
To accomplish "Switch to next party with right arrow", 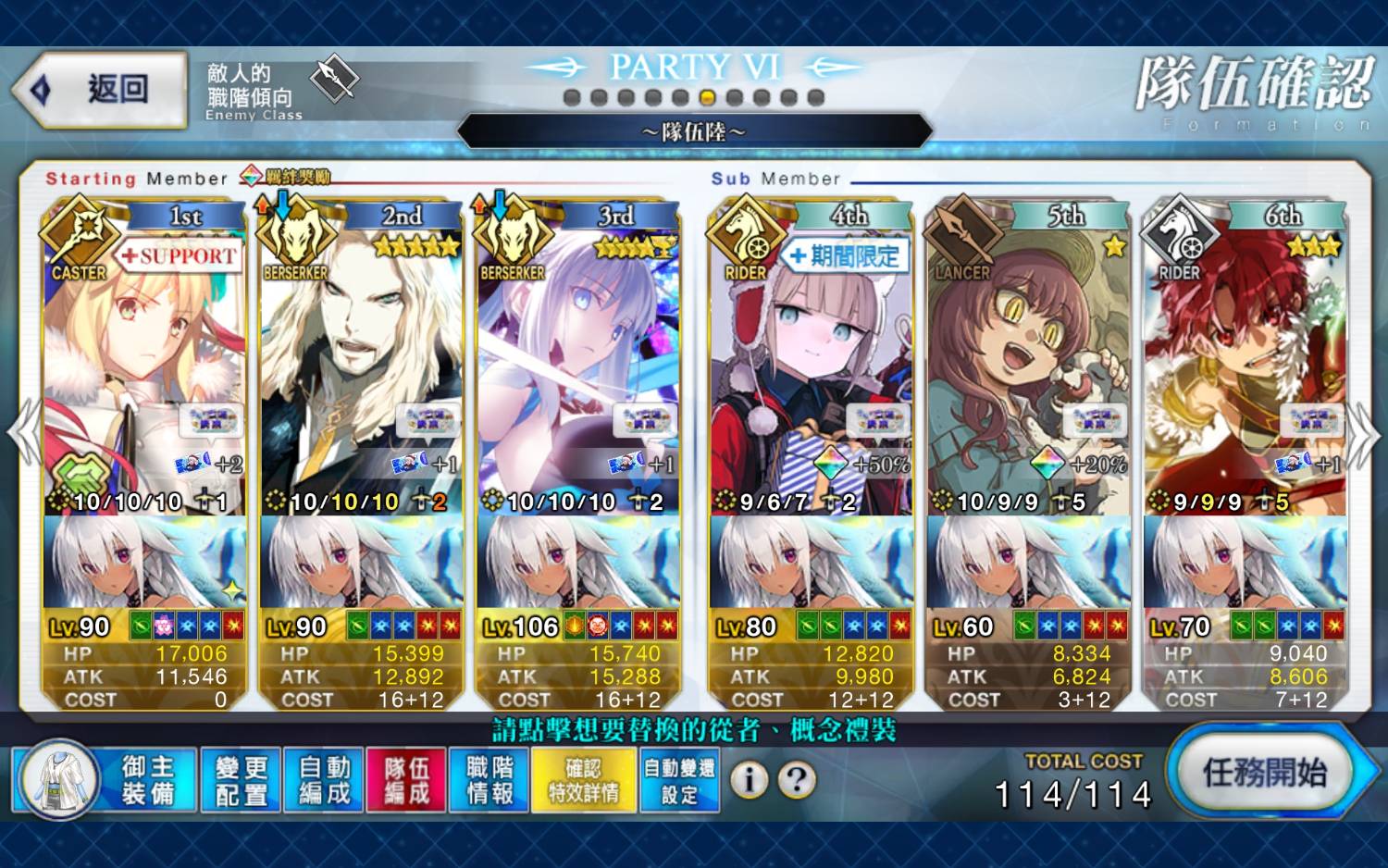I will click(x=1364, y=435).
